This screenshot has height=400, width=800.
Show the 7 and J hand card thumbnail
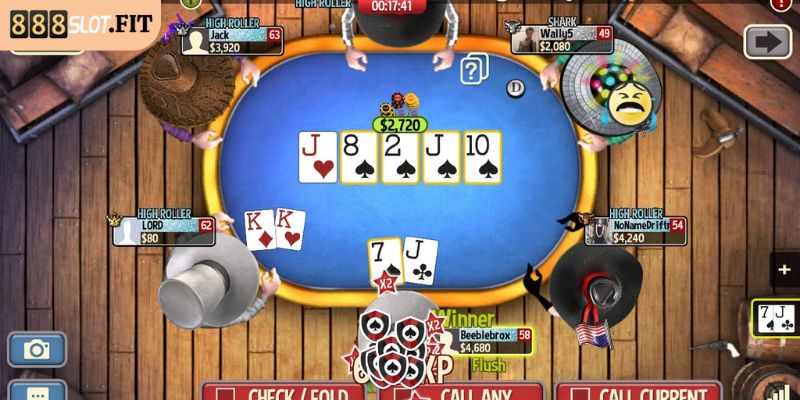[x=776, y=318]
